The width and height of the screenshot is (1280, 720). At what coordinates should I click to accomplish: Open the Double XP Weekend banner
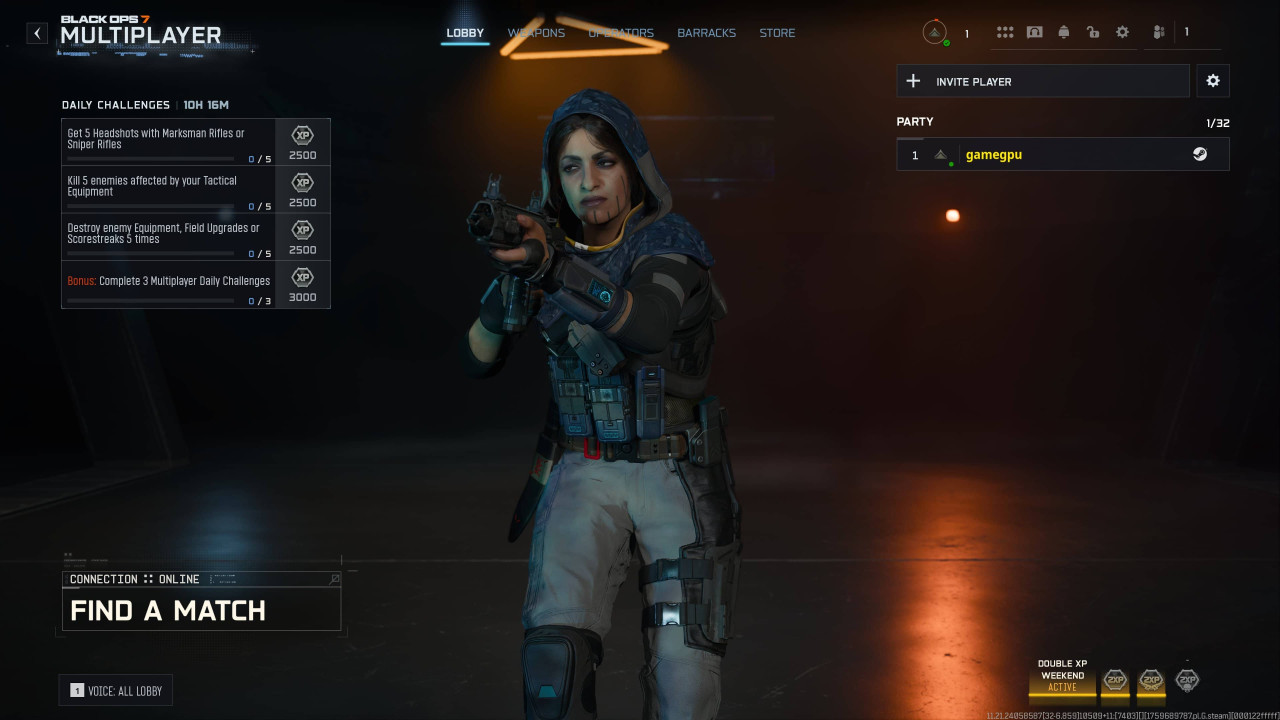(x=1062, y=676)
